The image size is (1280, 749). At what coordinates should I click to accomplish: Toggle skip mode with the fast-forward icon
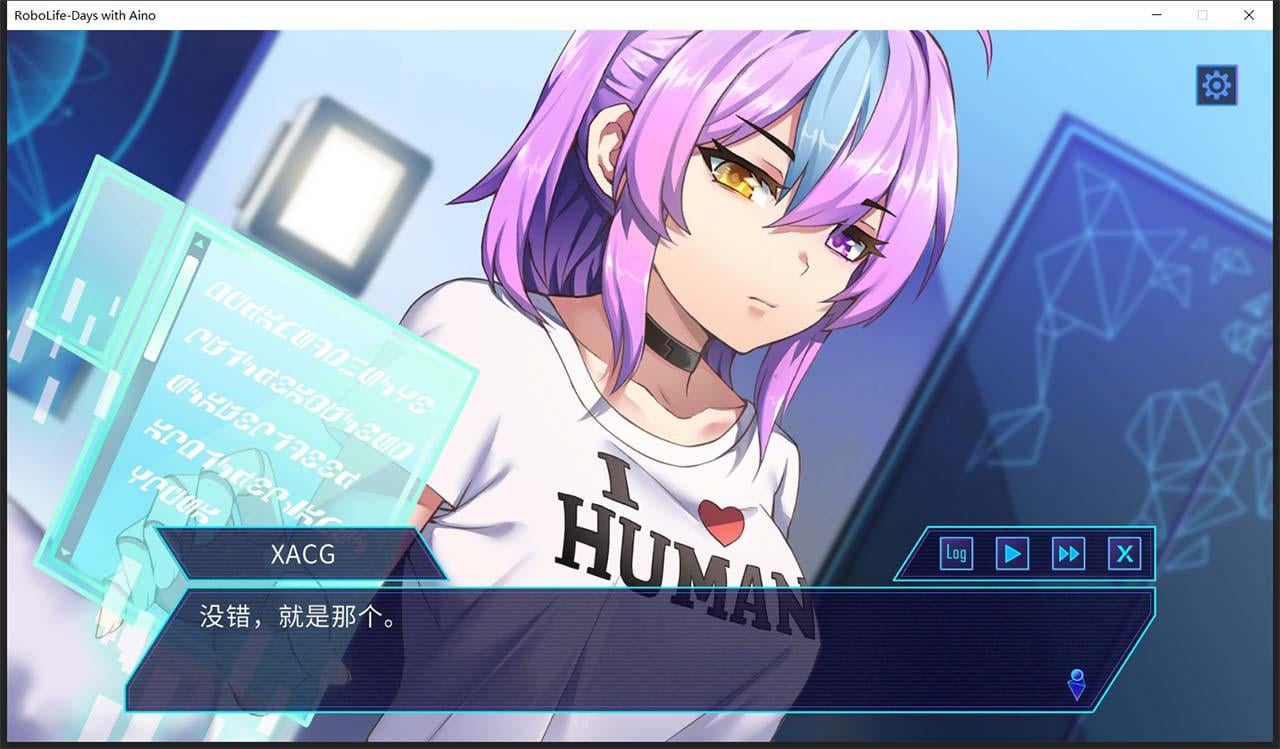coord(1068,552)
